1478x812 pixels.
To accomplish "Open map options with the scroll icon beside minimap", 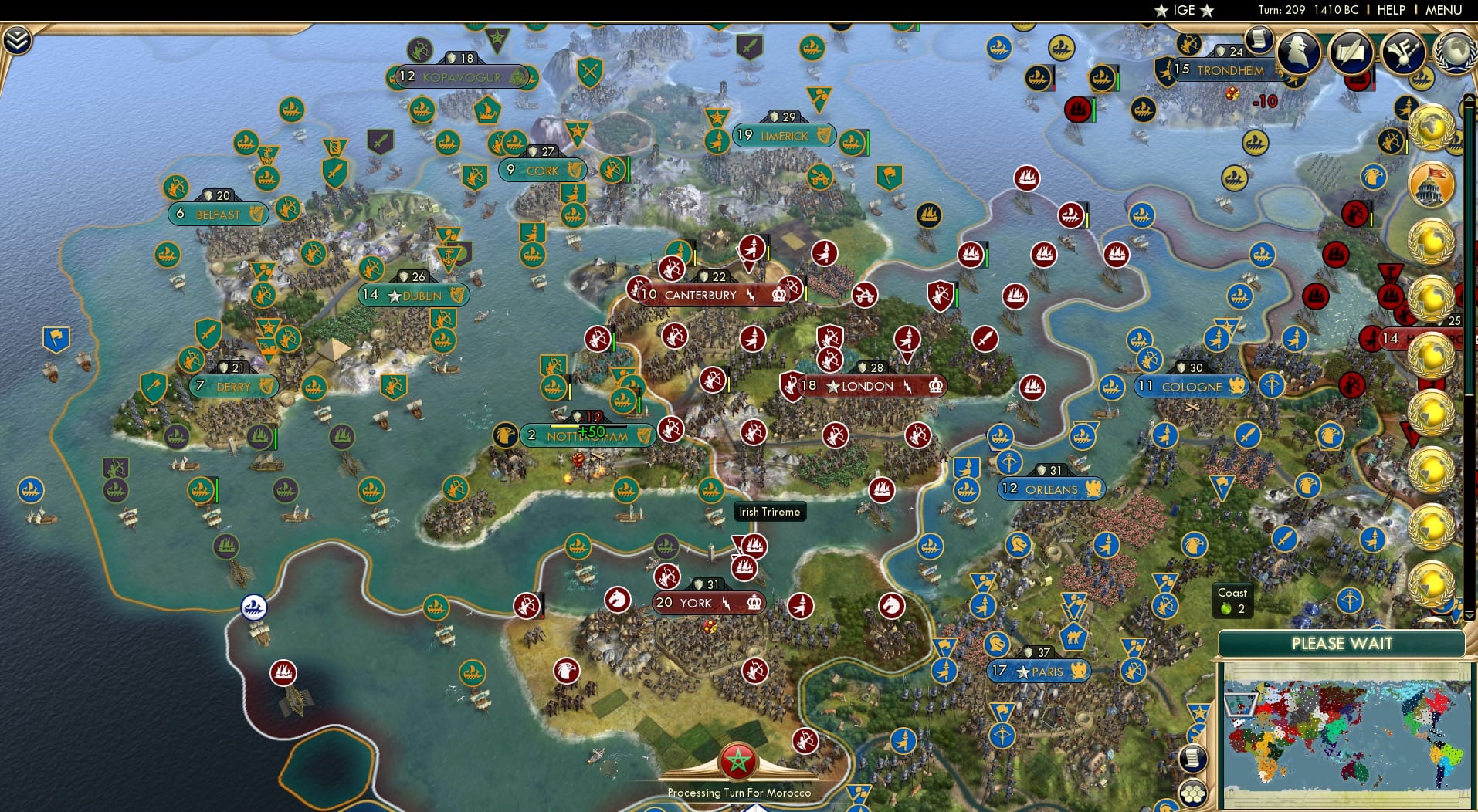I will (x=1192, y=758).
